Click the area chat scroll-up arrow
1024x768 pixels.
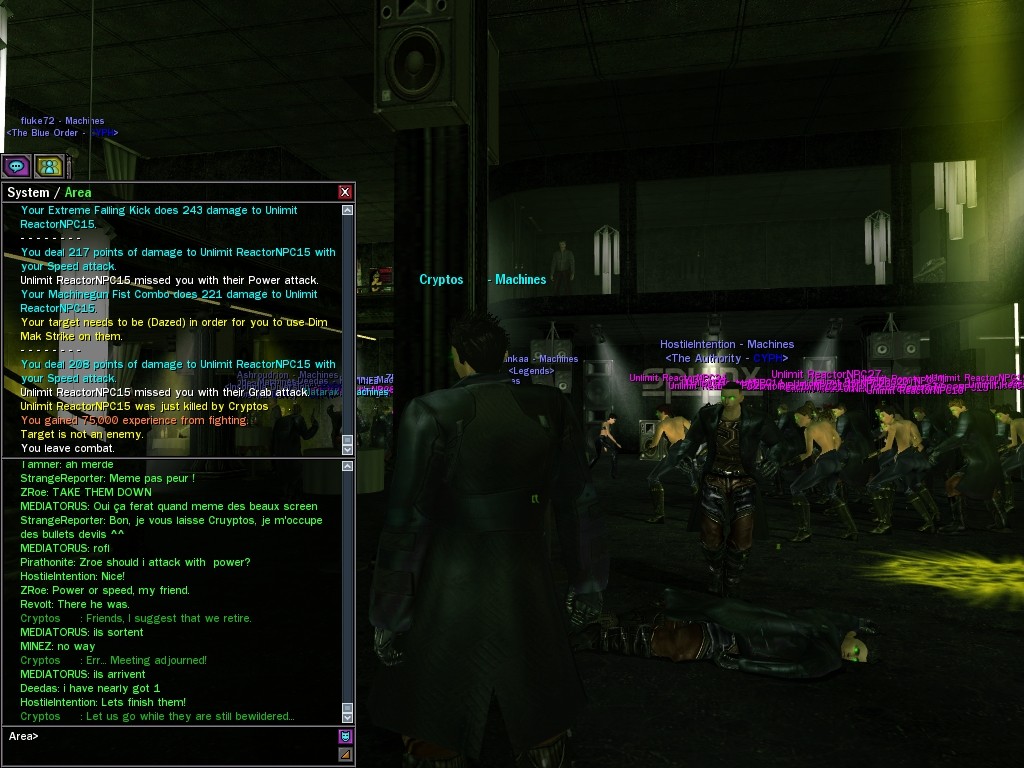pyautogui.click(x=347, y=466)
